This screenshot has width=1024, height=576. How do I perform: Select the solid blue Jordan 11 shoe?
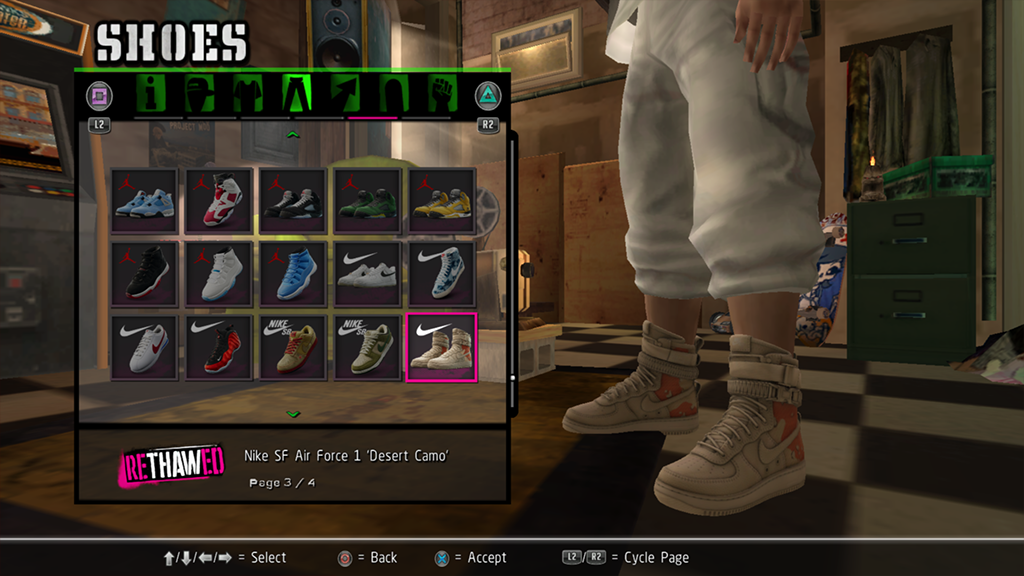[x=293, y=274]
